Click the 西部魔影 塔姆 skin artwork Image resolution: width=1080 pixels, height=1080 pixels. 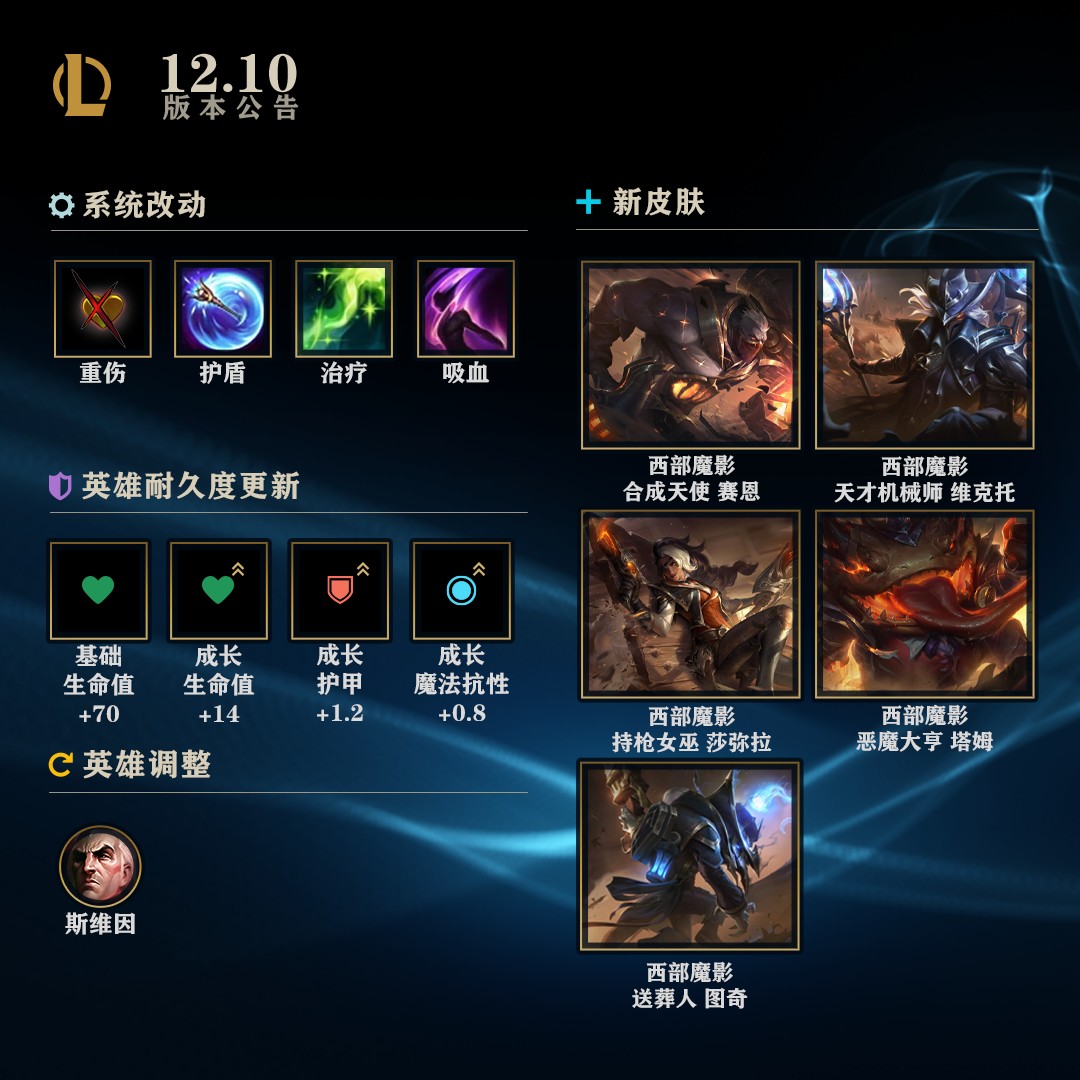point(924,604)
